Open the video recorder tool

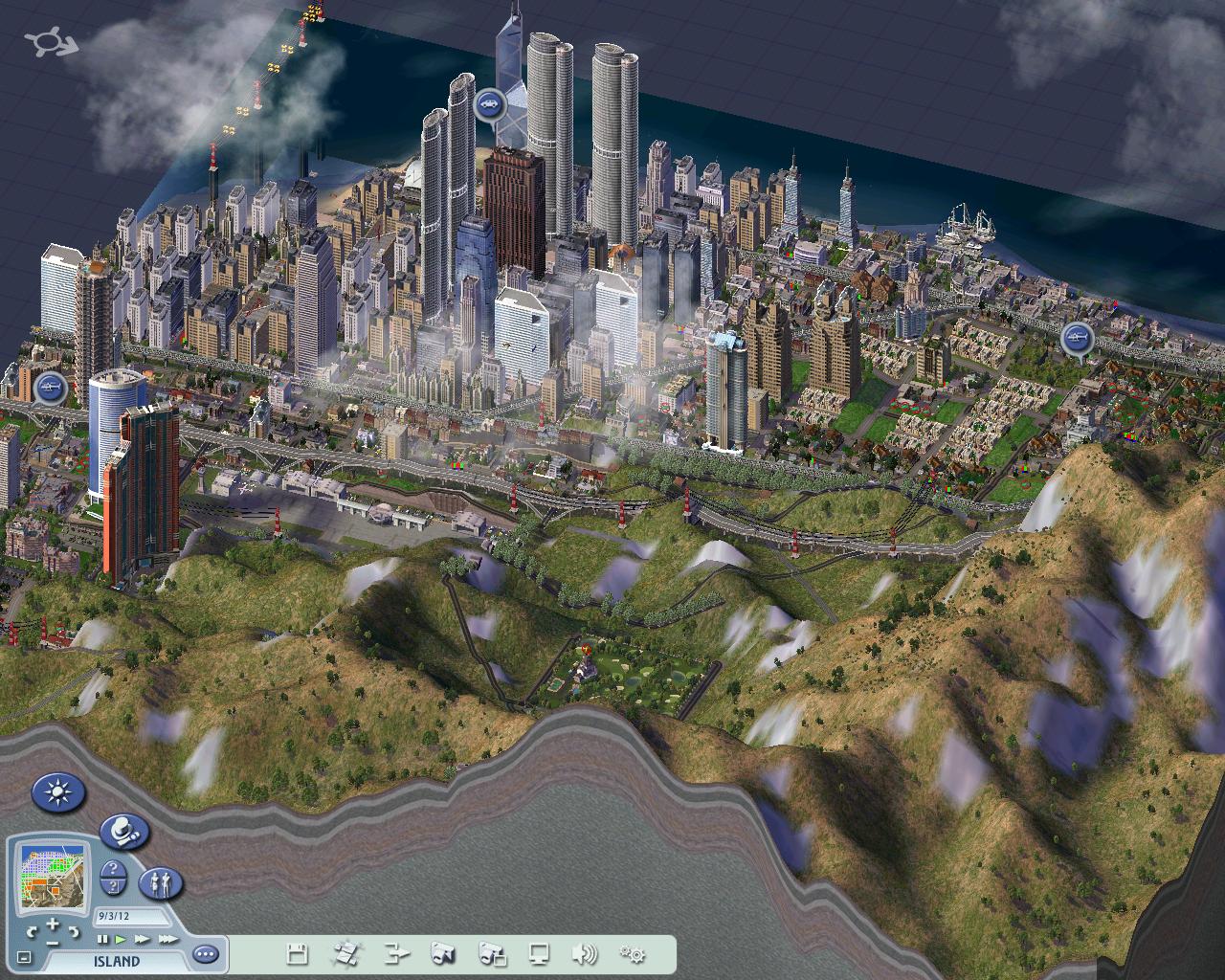(x=492, y=954)
